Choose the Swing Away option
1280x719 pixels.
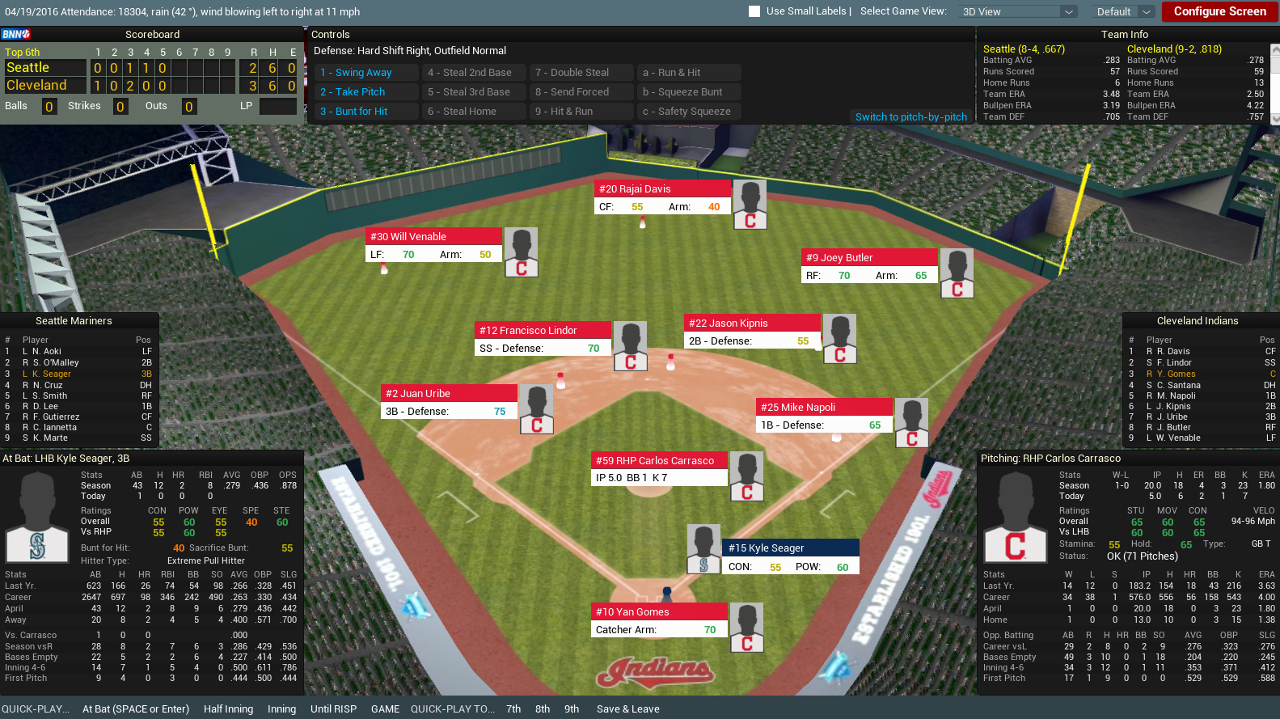click(366, 73)
